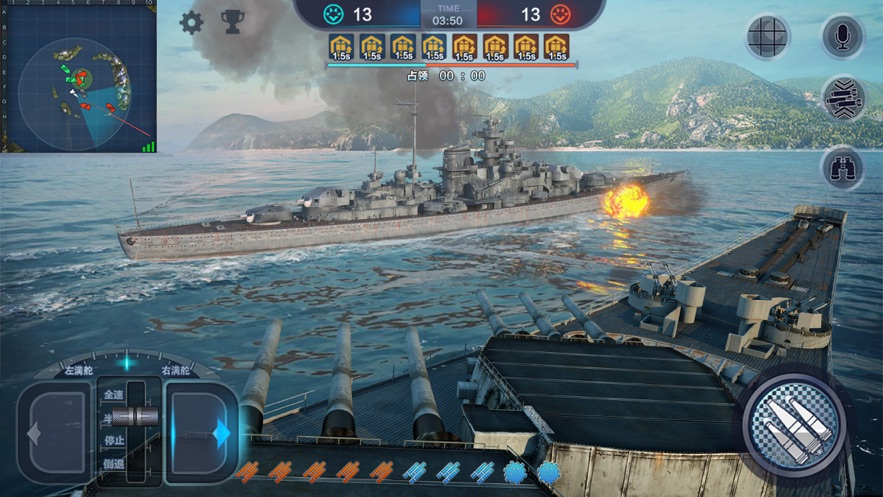Toggle the grid map button

(768, 37)
